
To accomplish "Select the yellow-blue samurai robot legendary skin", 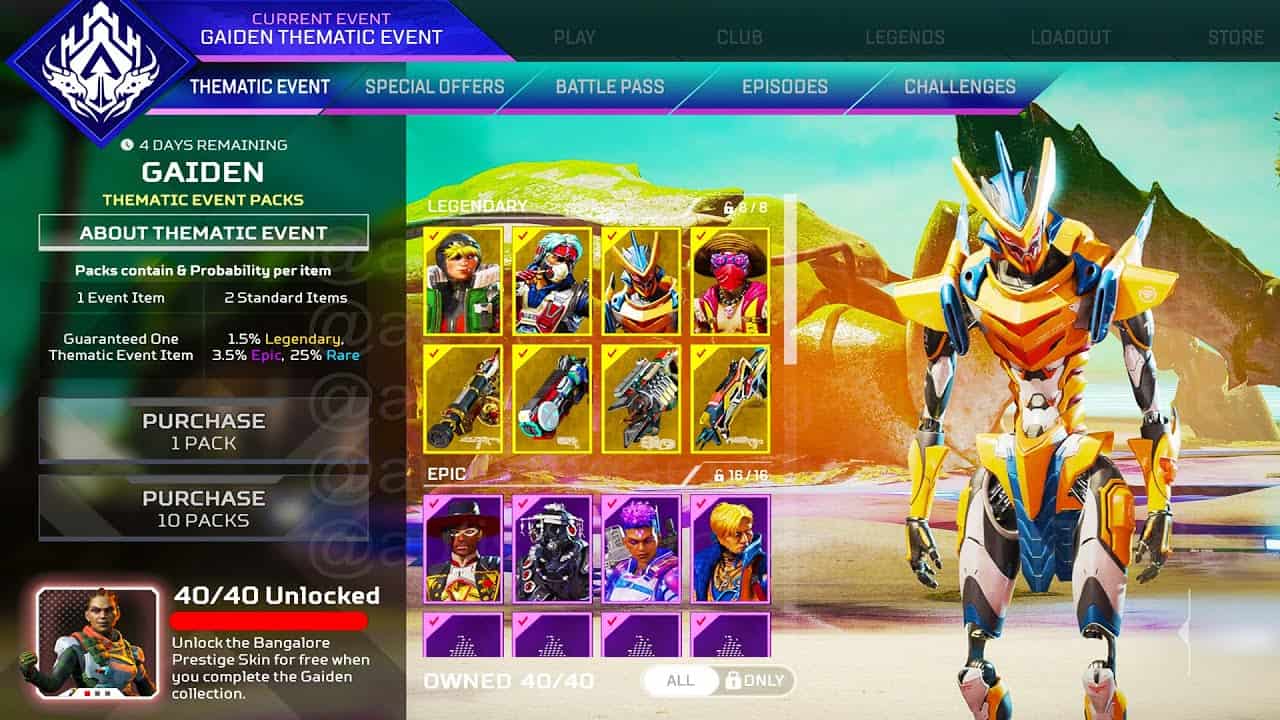I will (x=641, y=280).
